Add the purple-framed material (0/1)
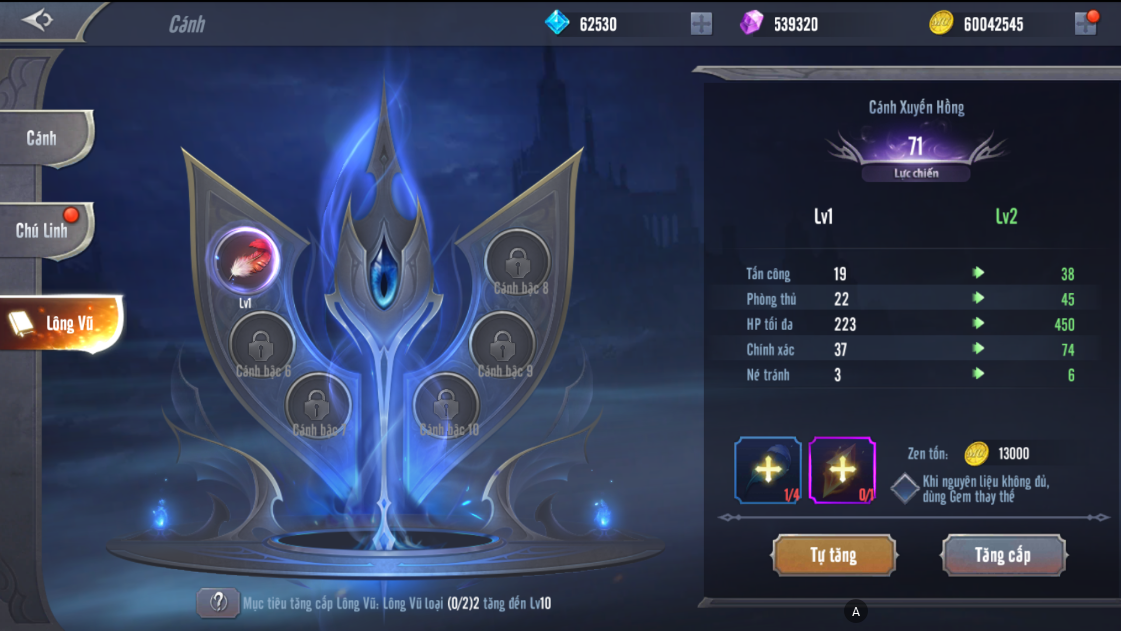The height and width of the screenshot is (631, 1121). click(842, 469)
